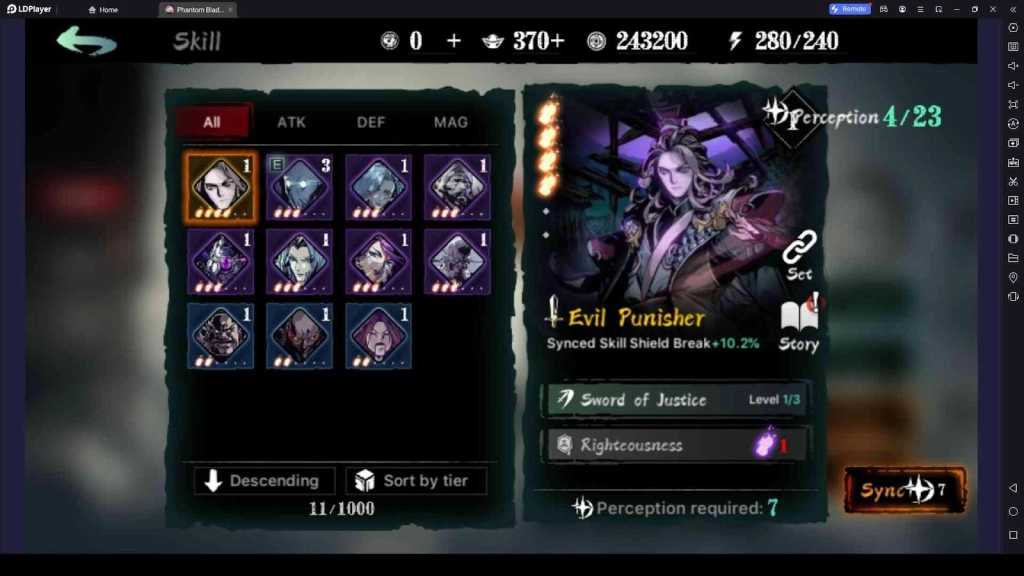Toggle the Descending sort order

point(263,481)
